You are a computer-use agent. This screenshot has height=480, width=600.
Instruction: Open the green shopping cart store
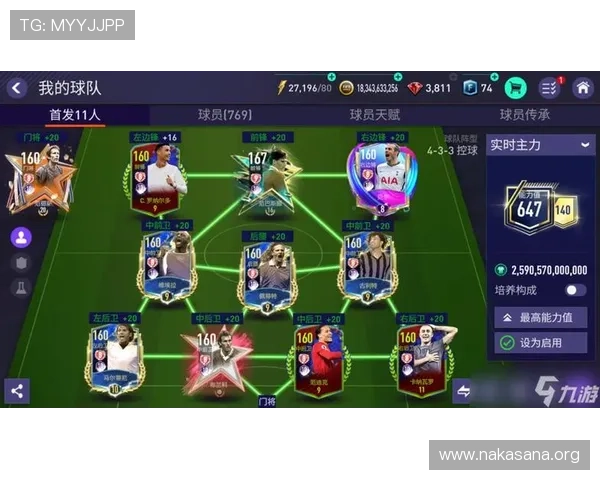pyautogui.click(x=516, y=88)
